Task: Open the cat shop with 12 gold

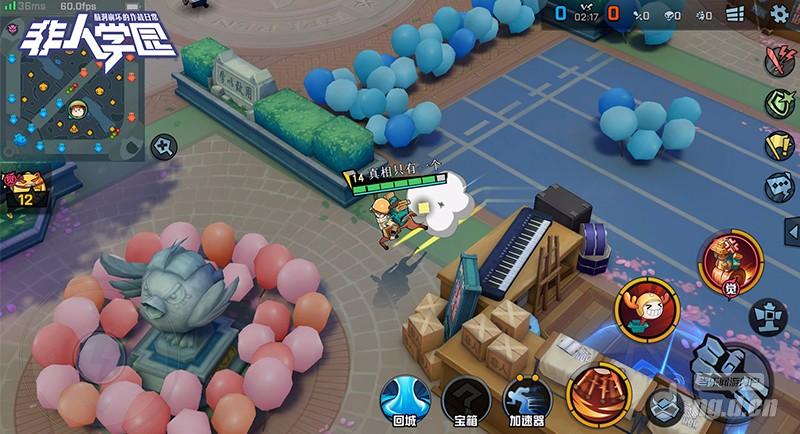Action: 25,188
